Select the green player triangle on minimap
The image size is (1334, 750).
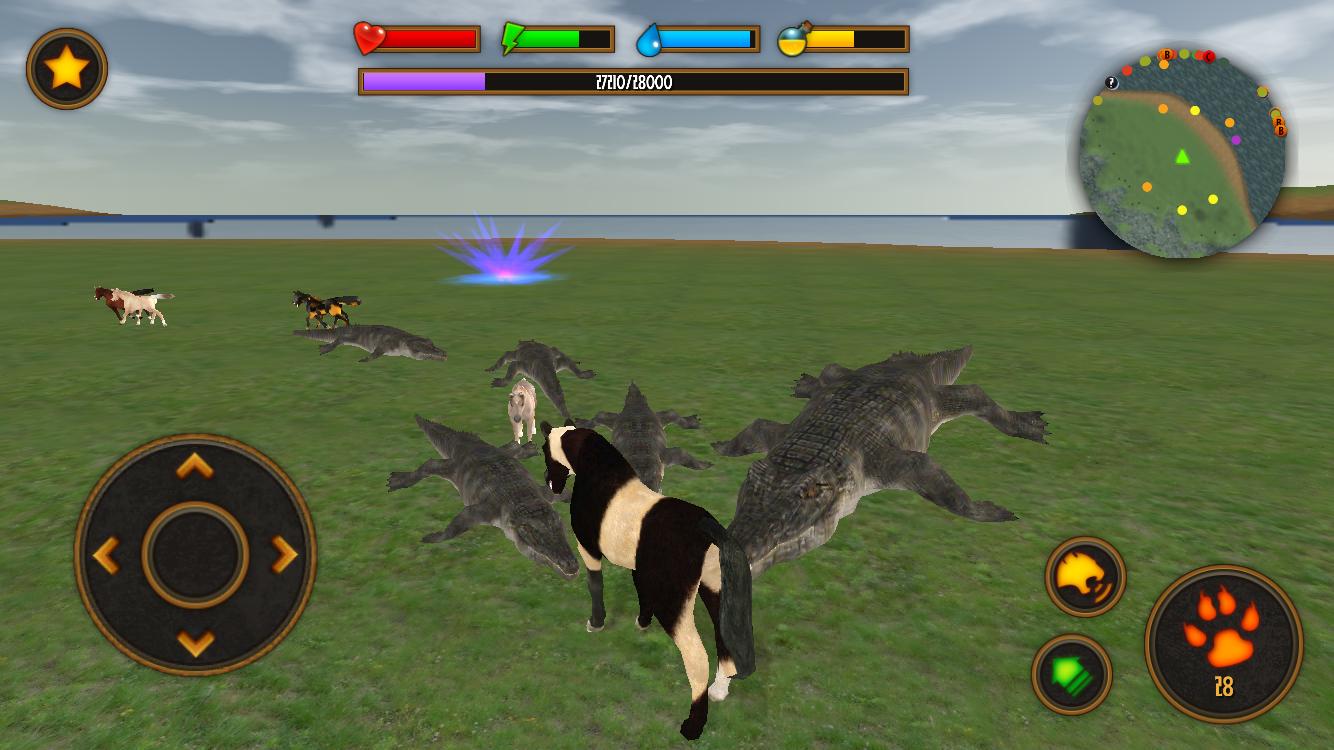(x=1181, y=156)
